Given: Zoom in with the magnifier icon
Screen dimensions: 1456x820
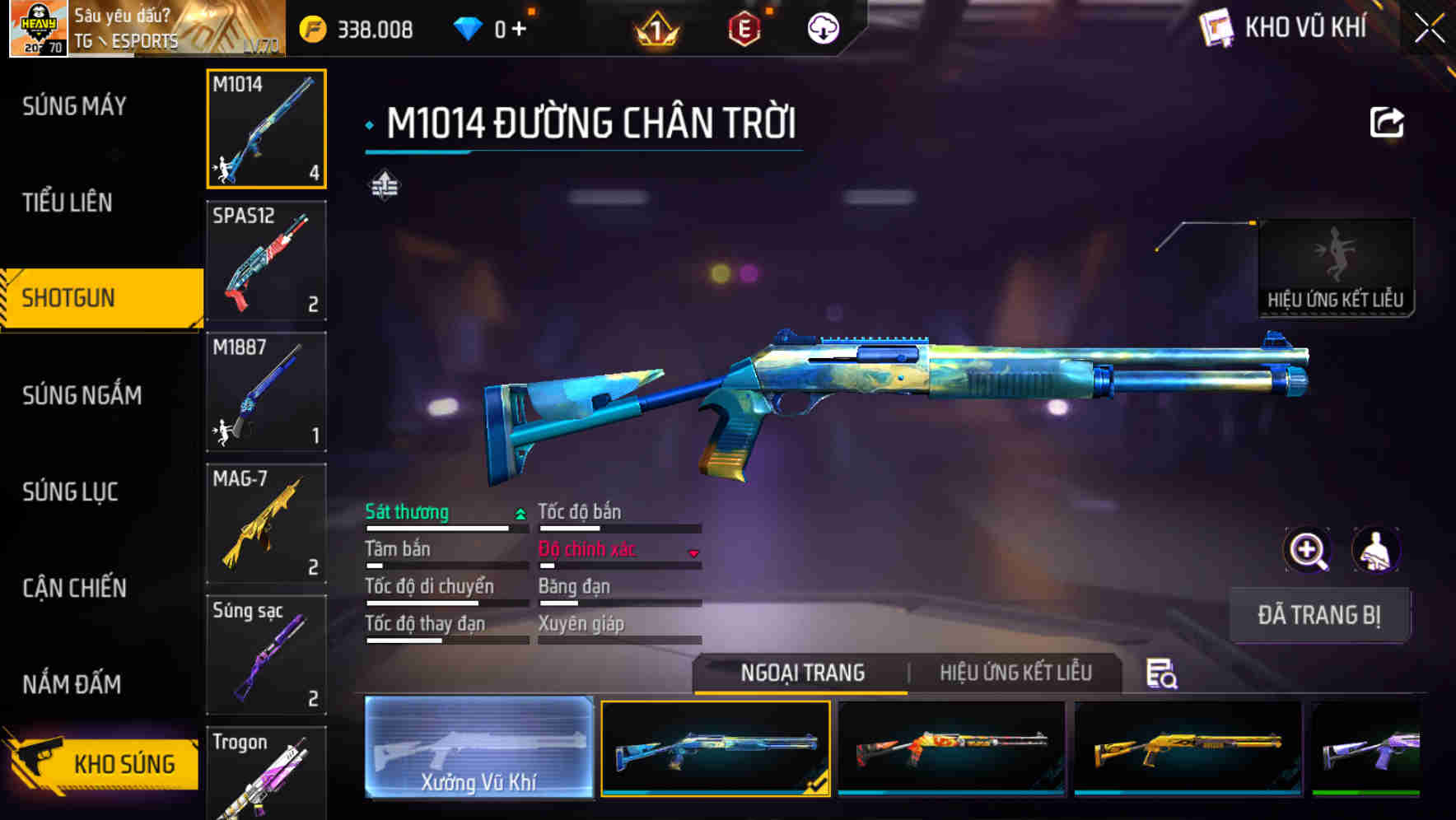Looking at the screenshot, I should click(x=1307, y=550).
